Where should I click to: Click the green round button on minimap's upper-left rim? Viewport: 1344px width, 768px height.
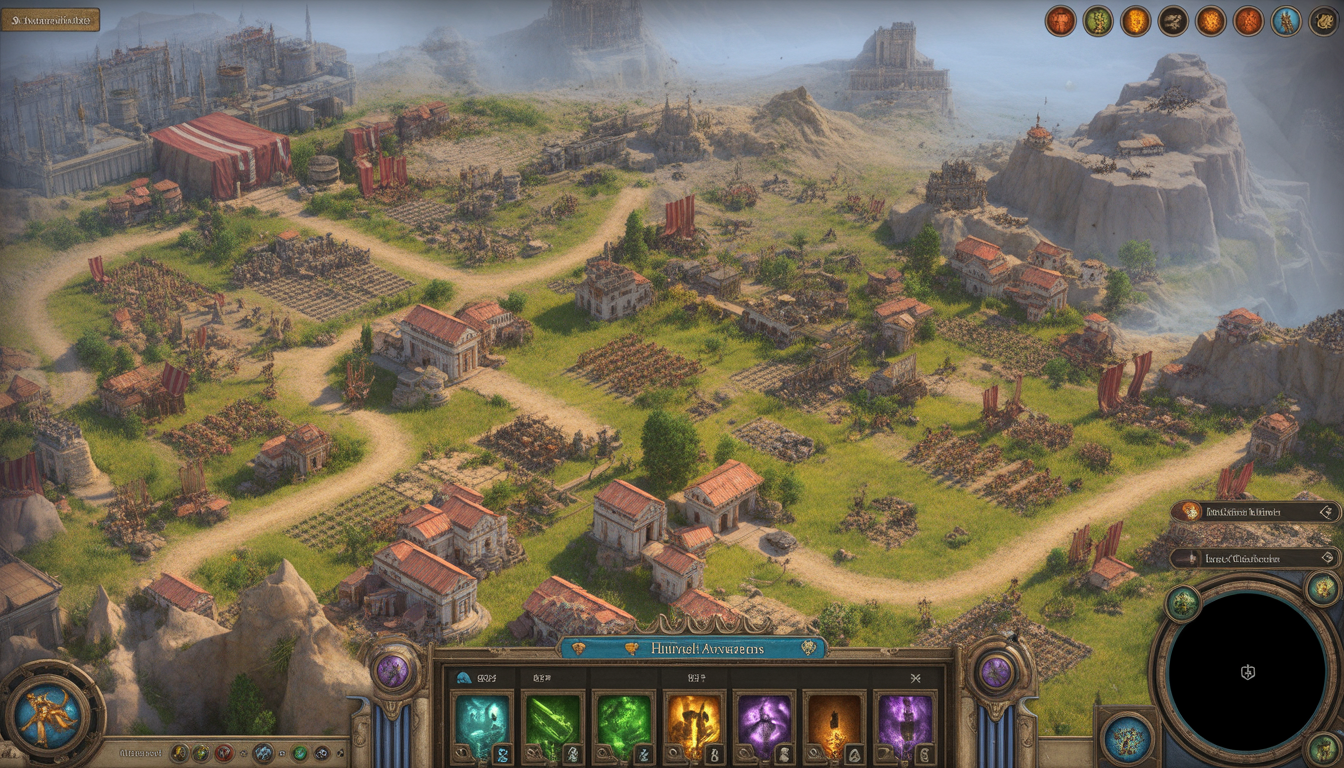[1182, 603]
